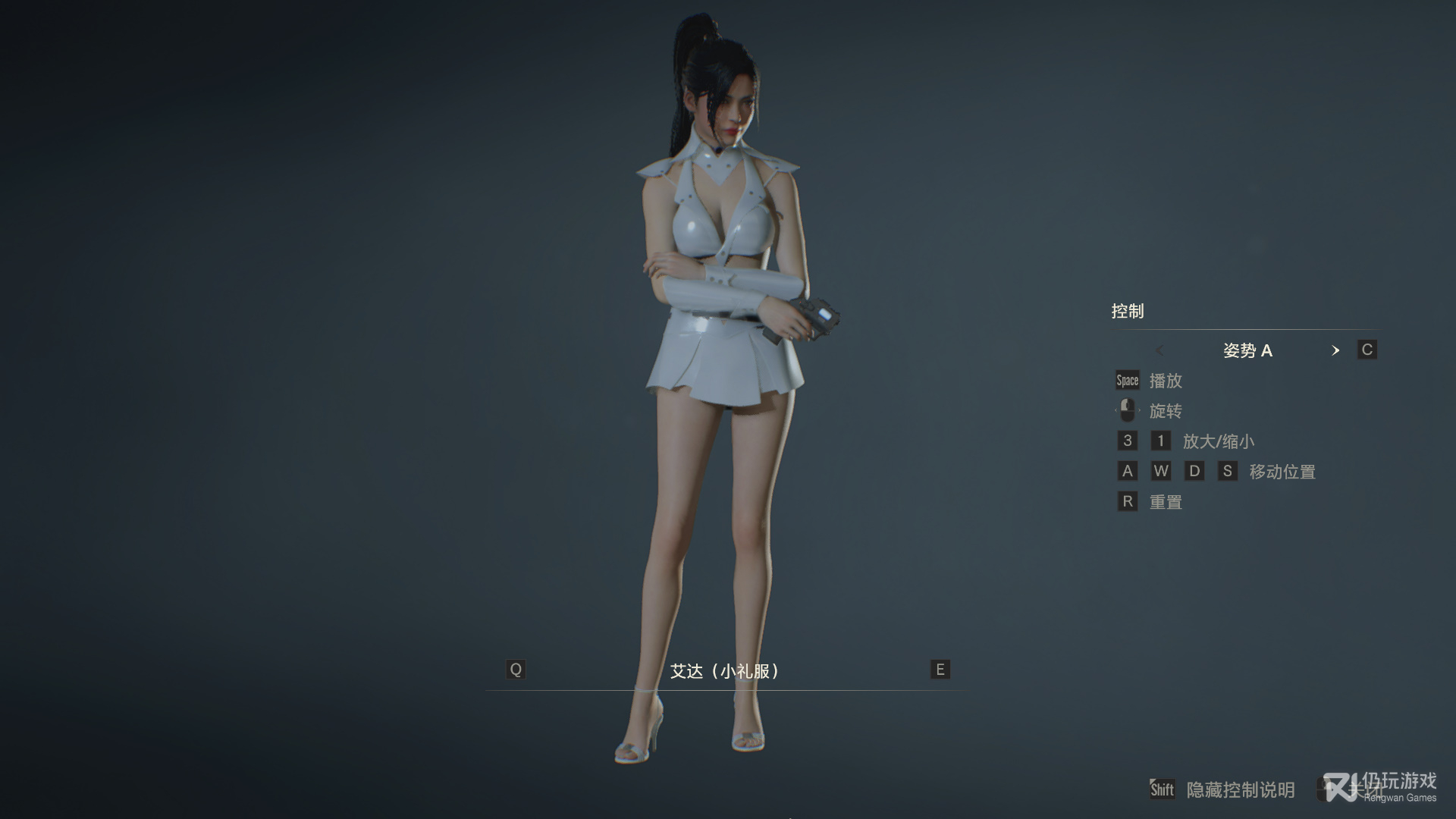Image resolution: width=1456 pixels, height=819 pixels.
Task: Click the left arrow beside 姿势 A
Action: 1159,350
